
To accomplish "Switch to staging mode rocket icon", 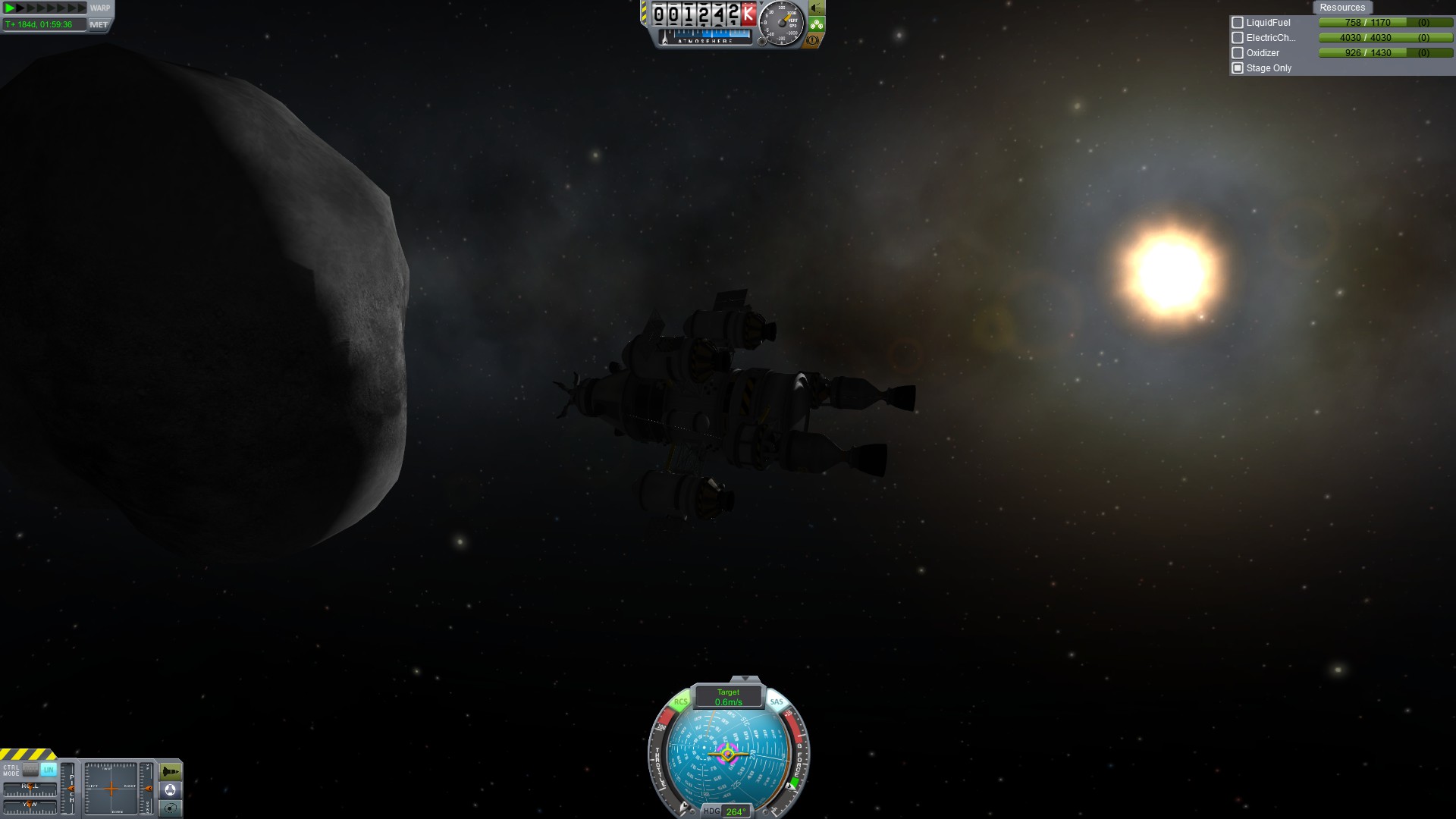I will point(171,772).
